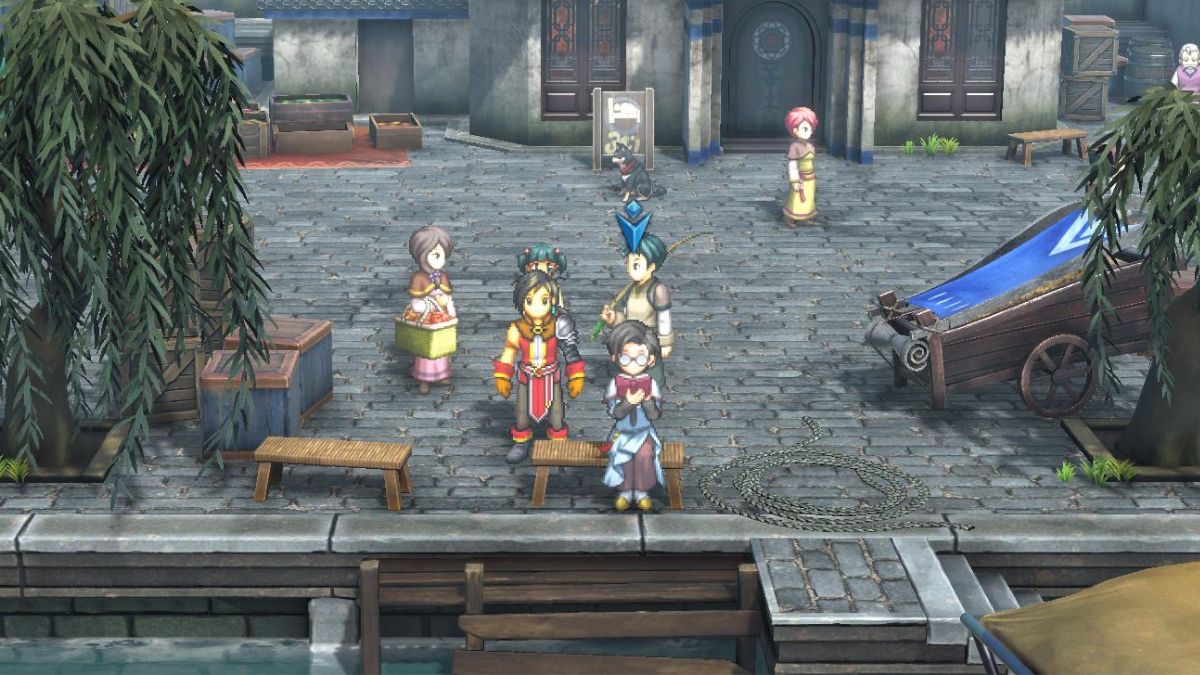Select the blue arrow marker above the fisherman
Viewport: 1200px width, 675px height.
[x=632, y=227]
